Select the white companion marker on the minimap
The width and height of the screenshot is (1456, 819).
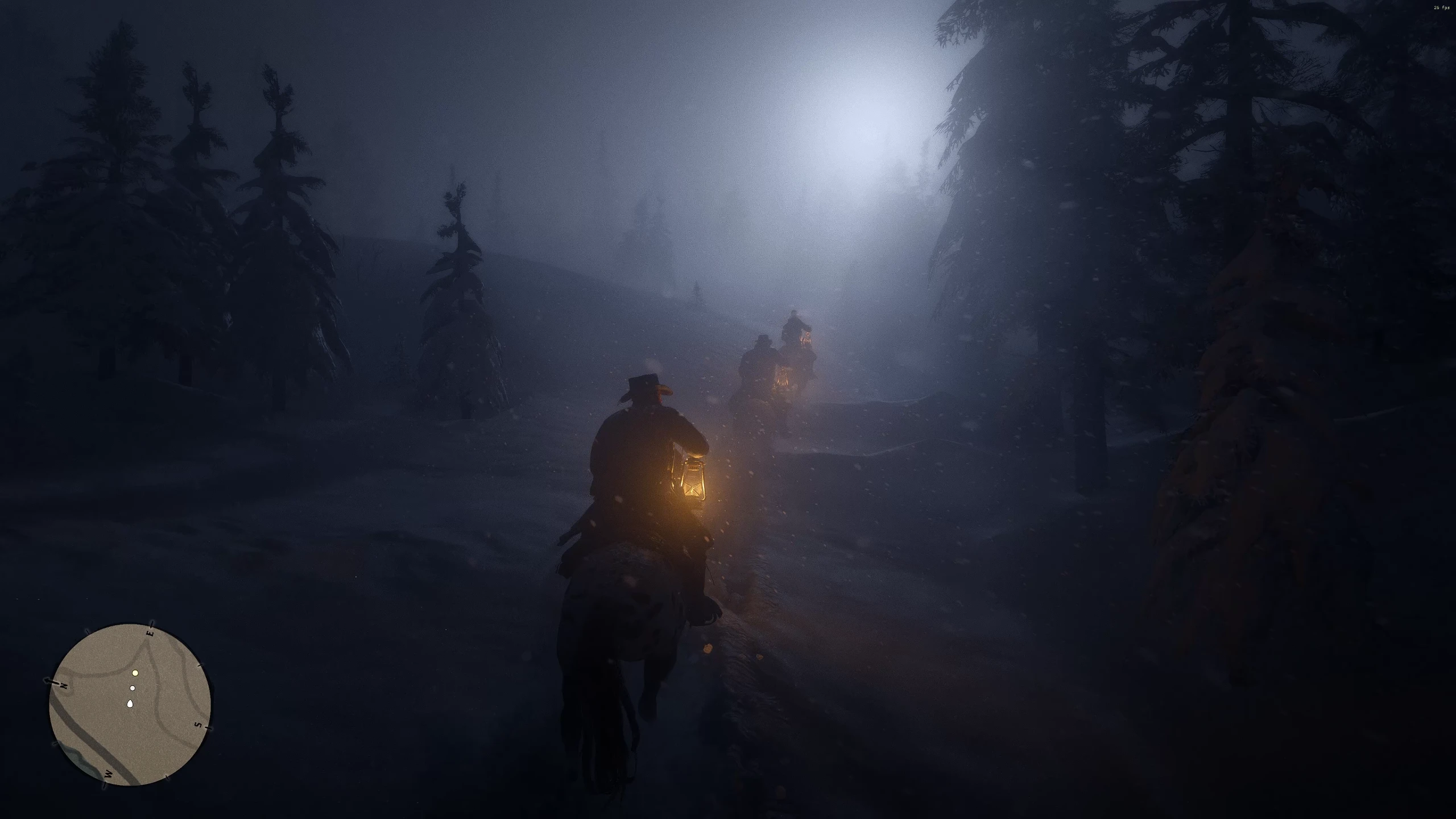(x=133, y=688)
